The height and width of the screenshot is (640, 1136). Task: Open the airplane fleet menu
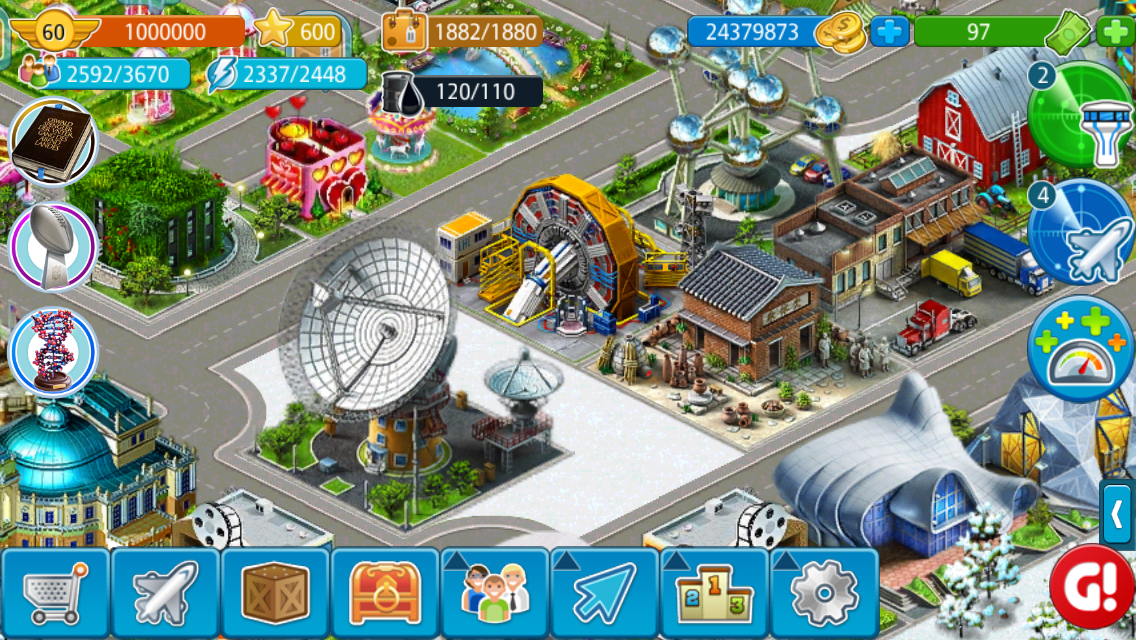pos(165,594)
